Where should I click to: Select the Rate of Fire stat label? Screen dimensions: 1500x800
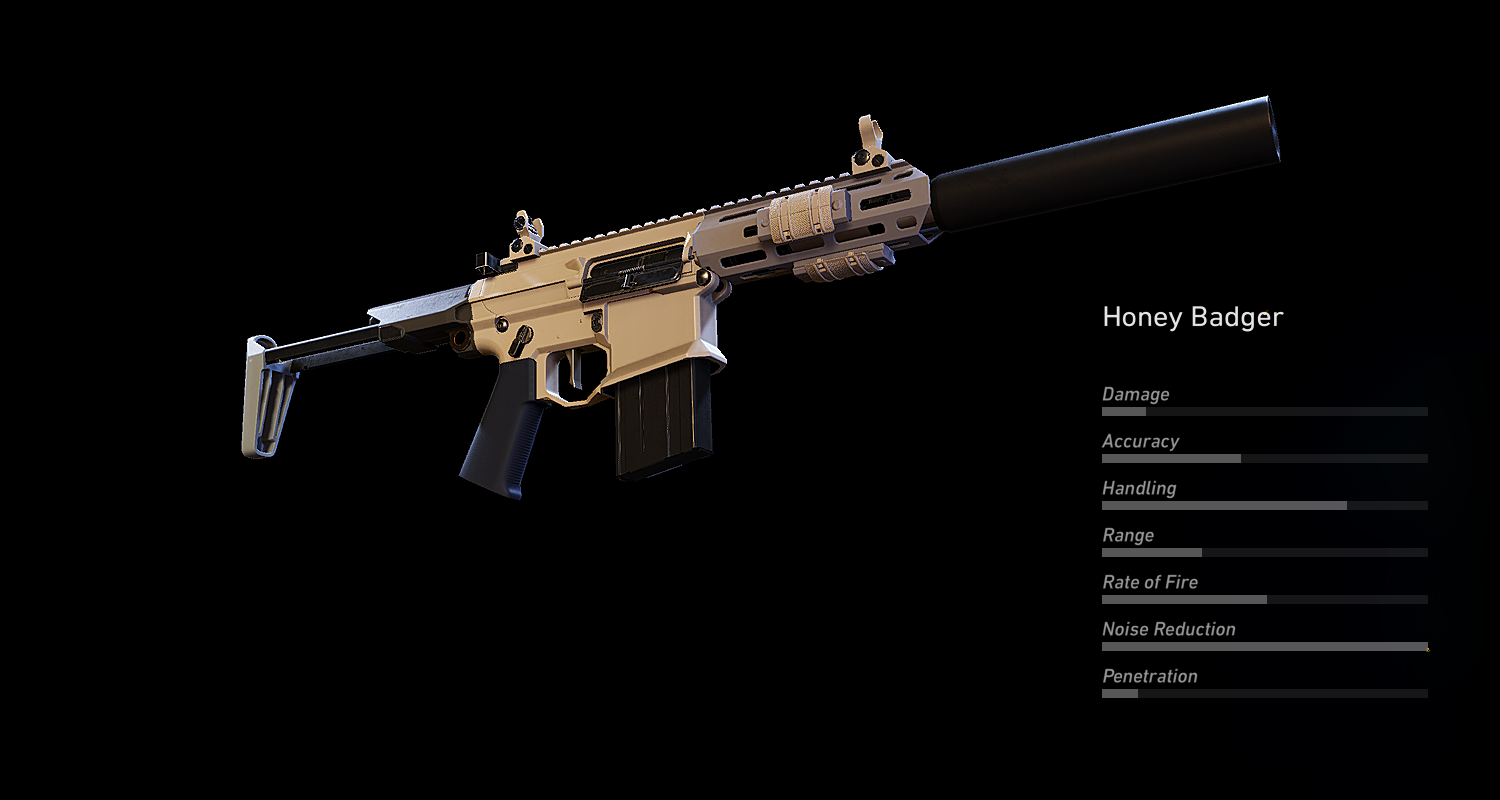click(1150, 582)
